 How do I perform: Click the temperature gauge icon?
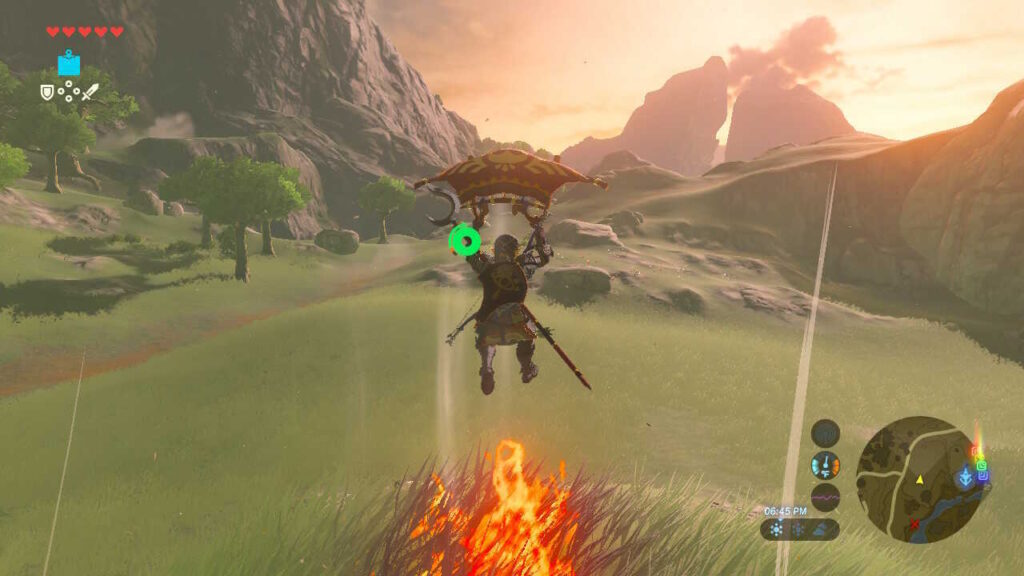[x=826, y=465]
